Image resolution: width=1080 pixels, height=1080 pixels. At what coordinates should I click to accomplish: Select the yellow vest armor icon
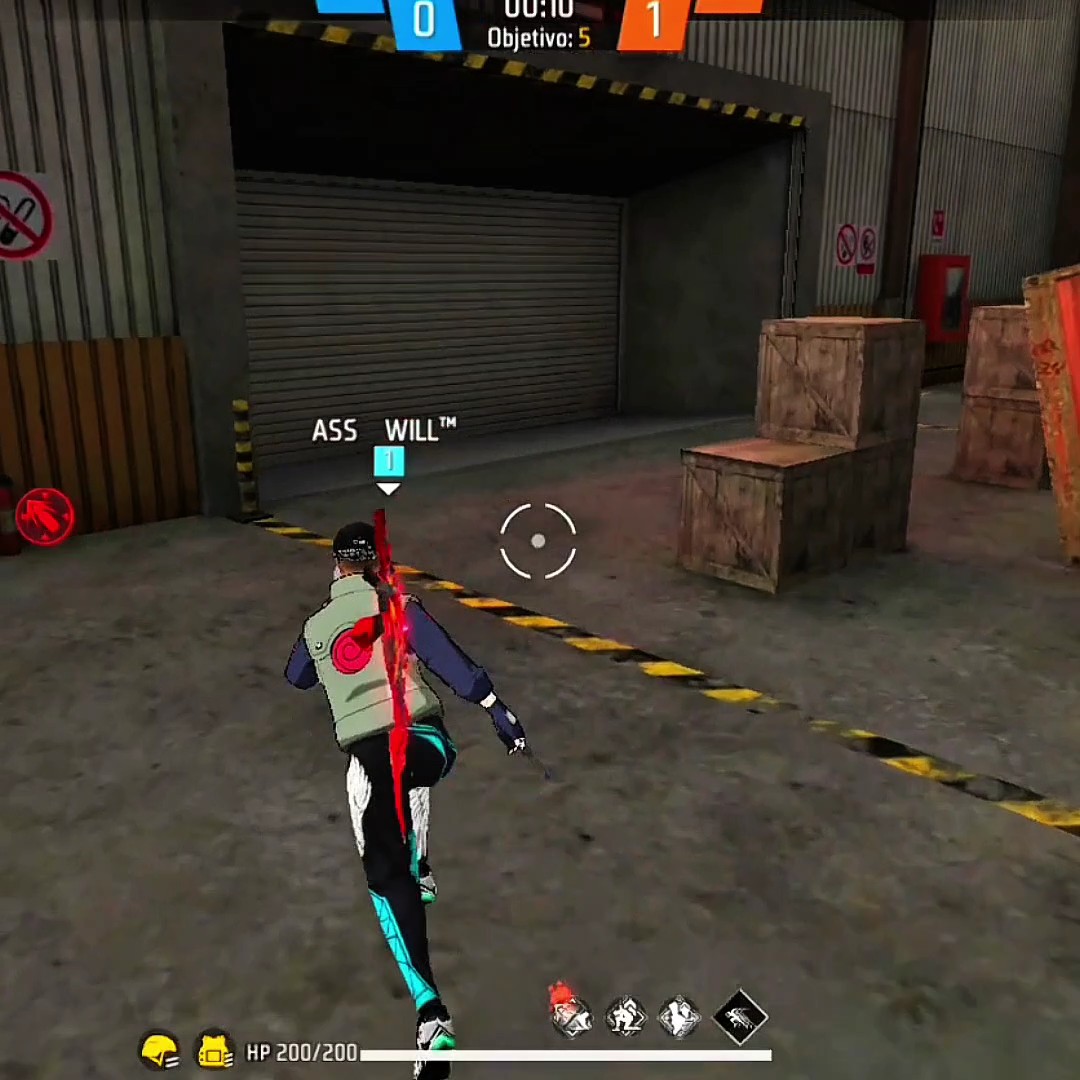click(213, 1051)
